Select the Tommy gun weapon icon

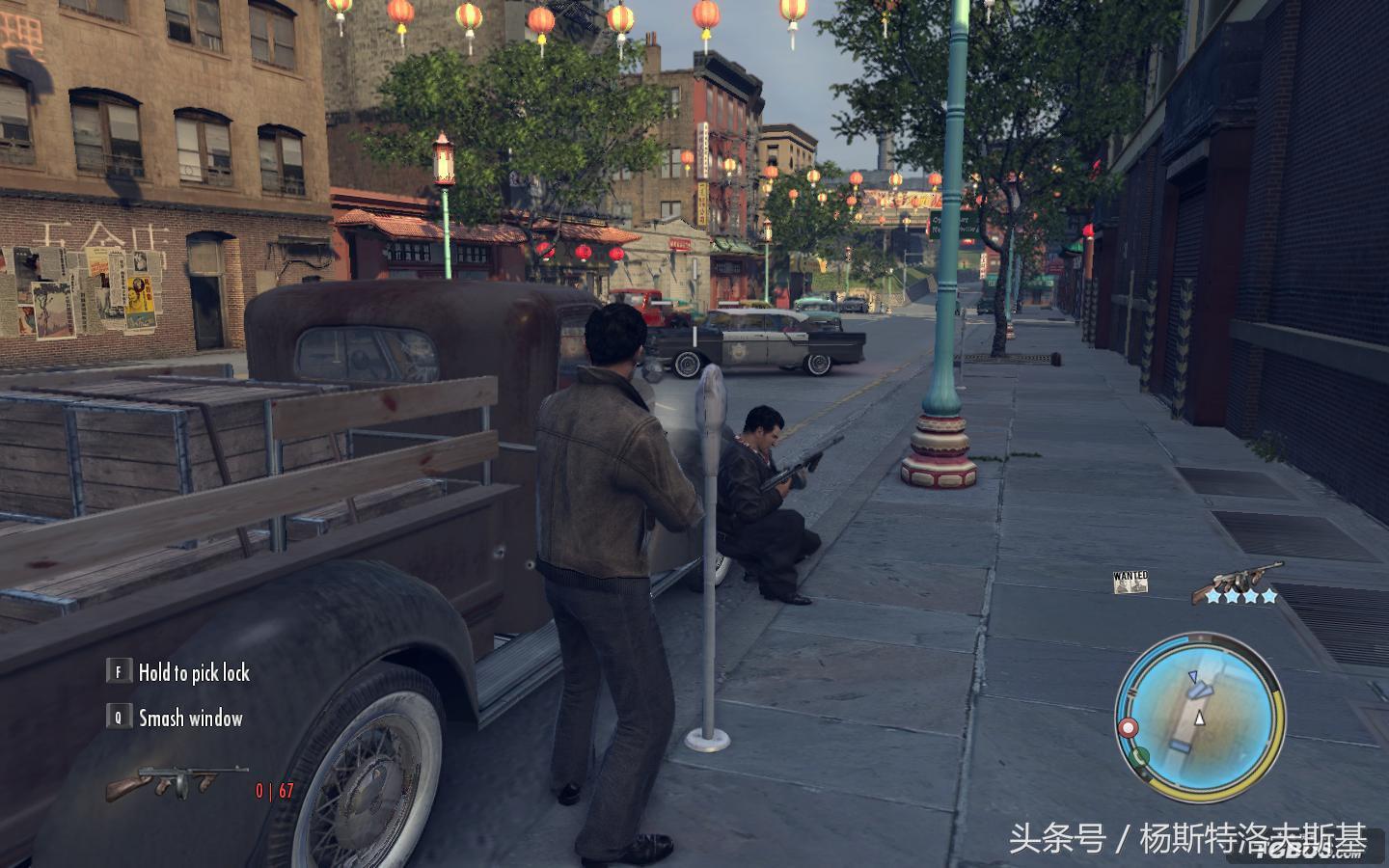(x=176, y=781)
